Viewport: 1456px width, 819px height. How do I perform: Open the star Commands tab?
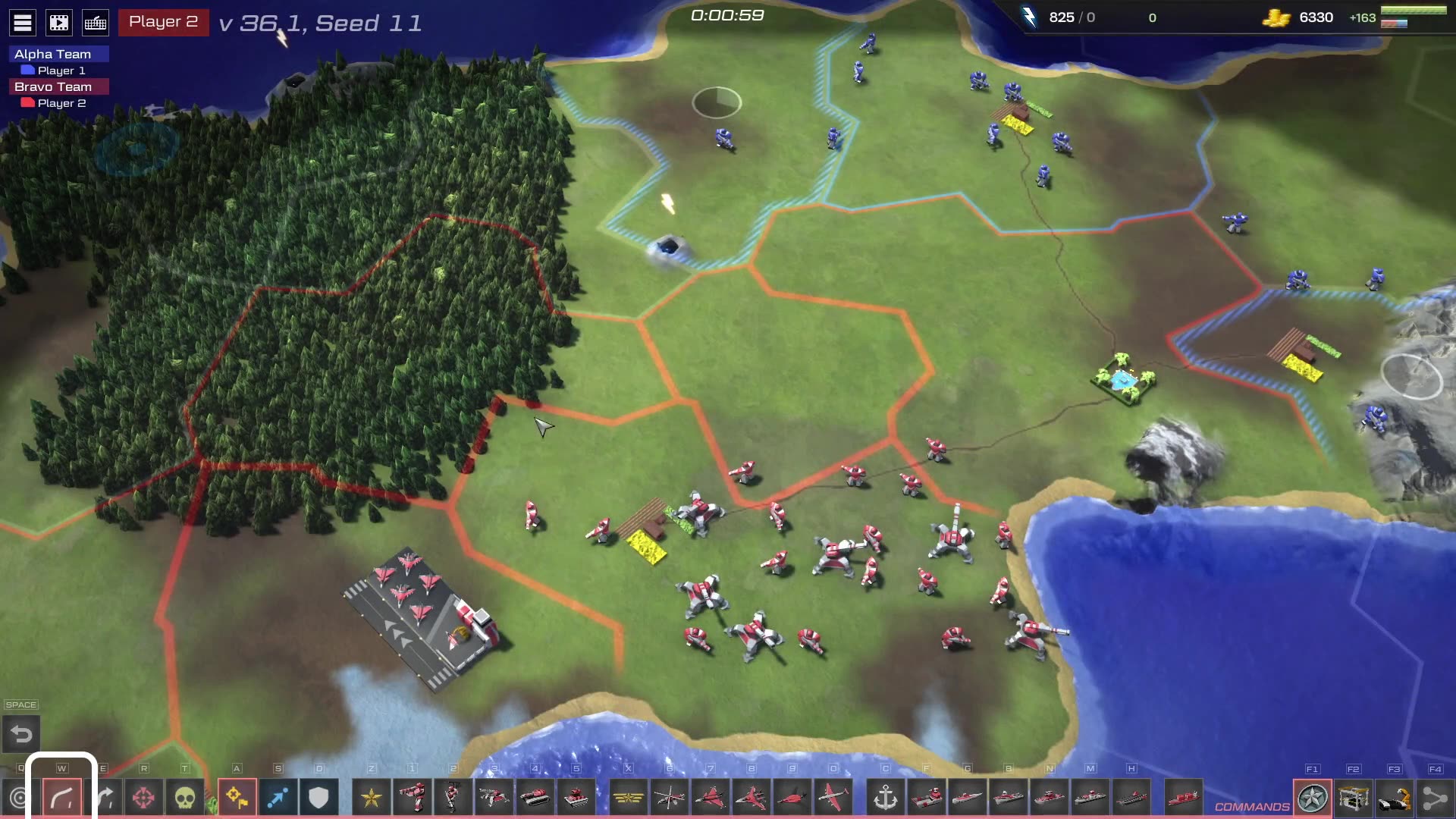coord(1313,798)
